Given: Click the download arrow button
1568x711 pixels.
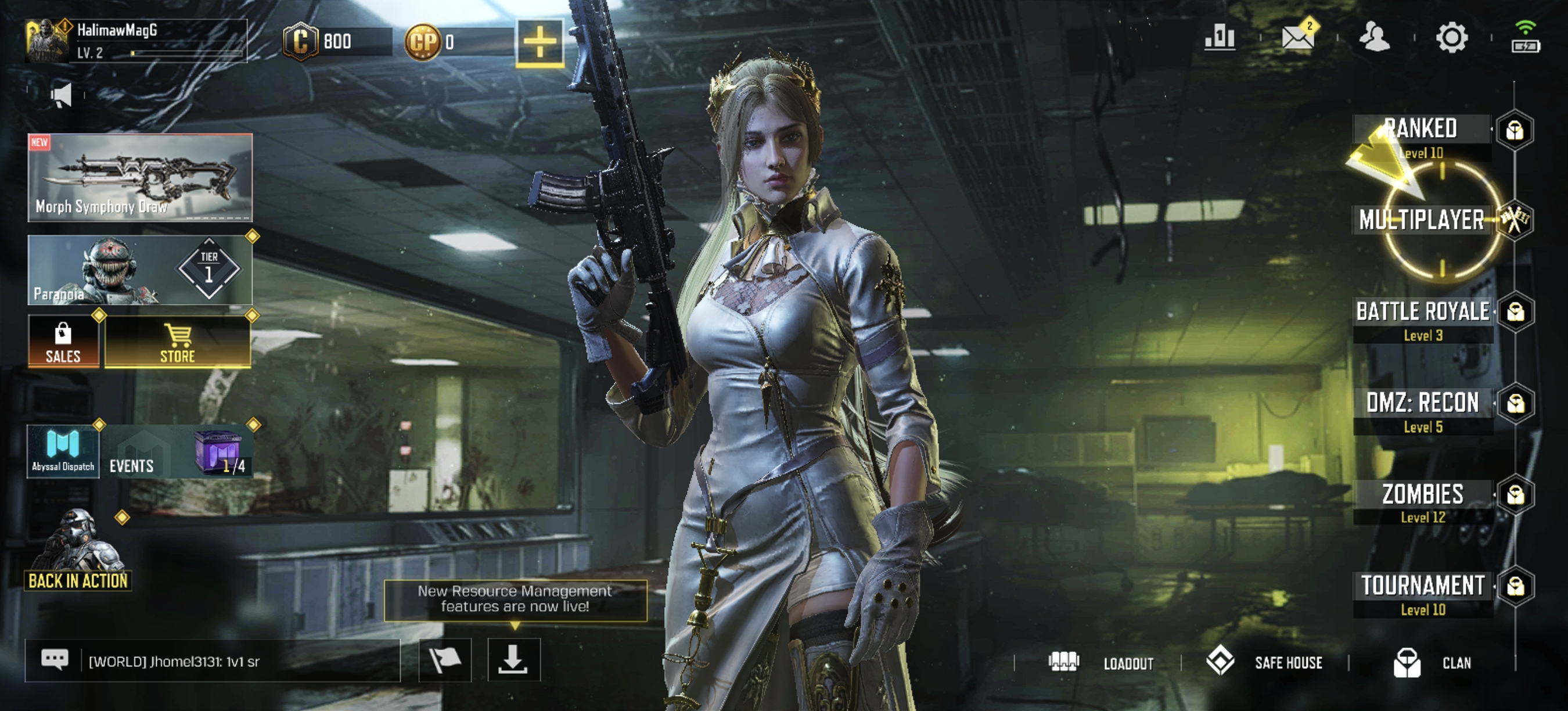Looking at the screenshot, I should [513, 660].
